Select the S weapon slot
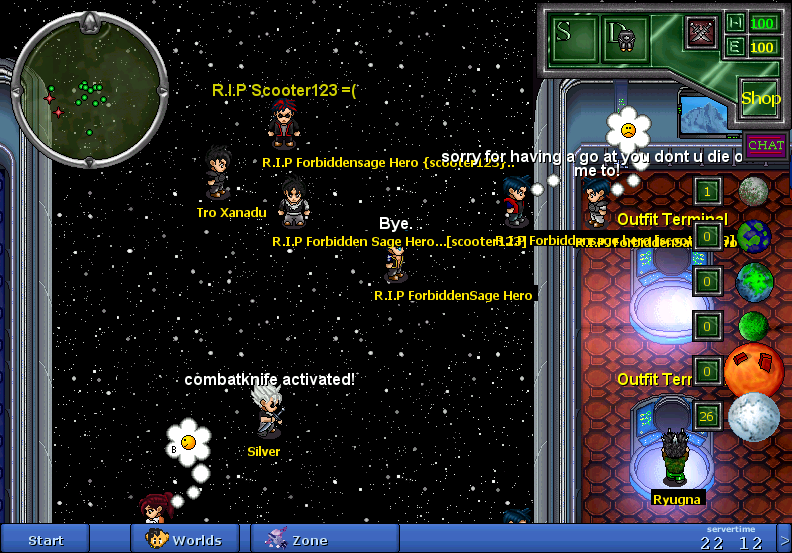The height and width of the screenshot is (553, 792). (x=565, y=33)
